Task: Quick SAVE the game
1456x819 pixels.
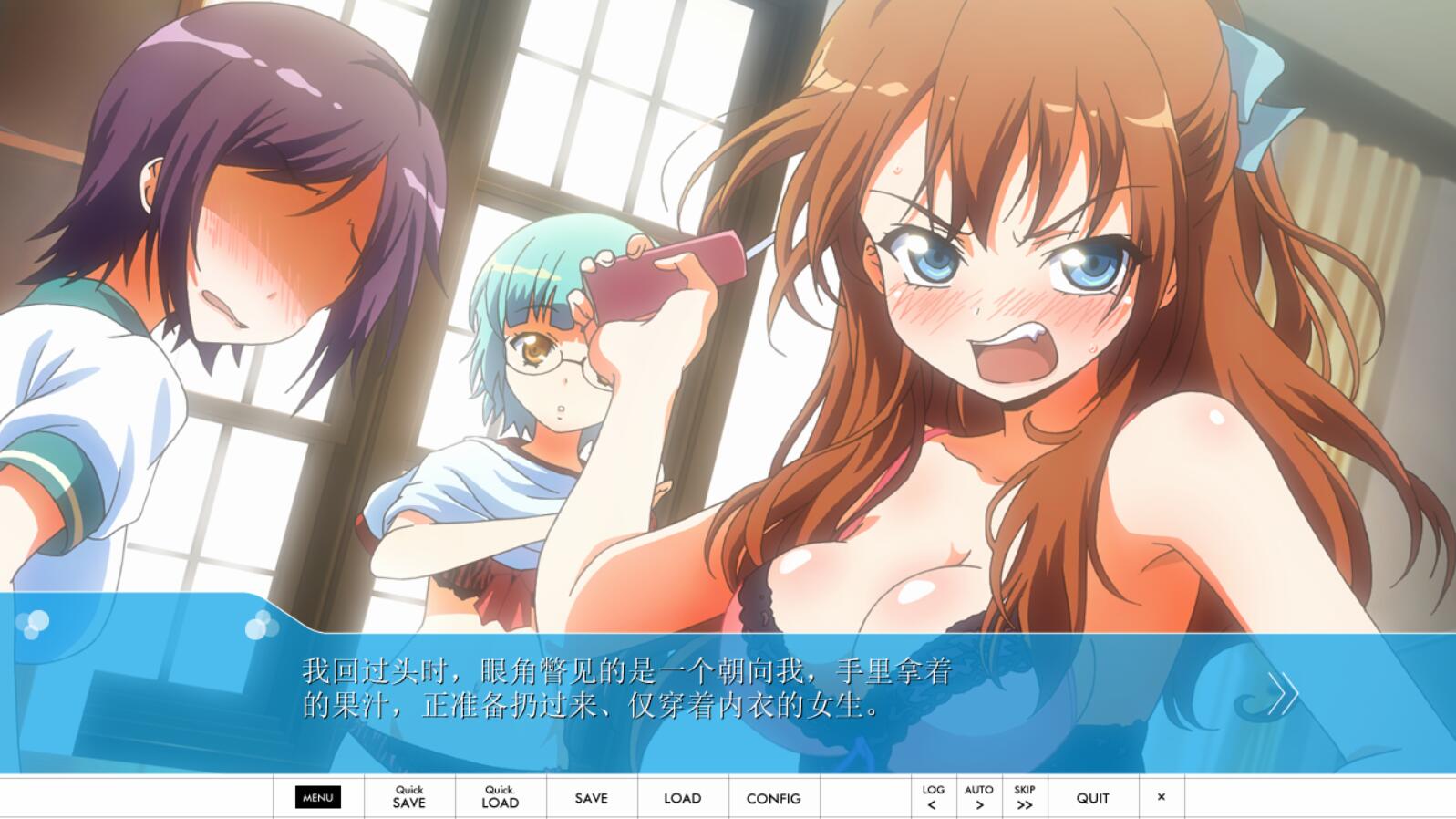Action: [409, 797]
